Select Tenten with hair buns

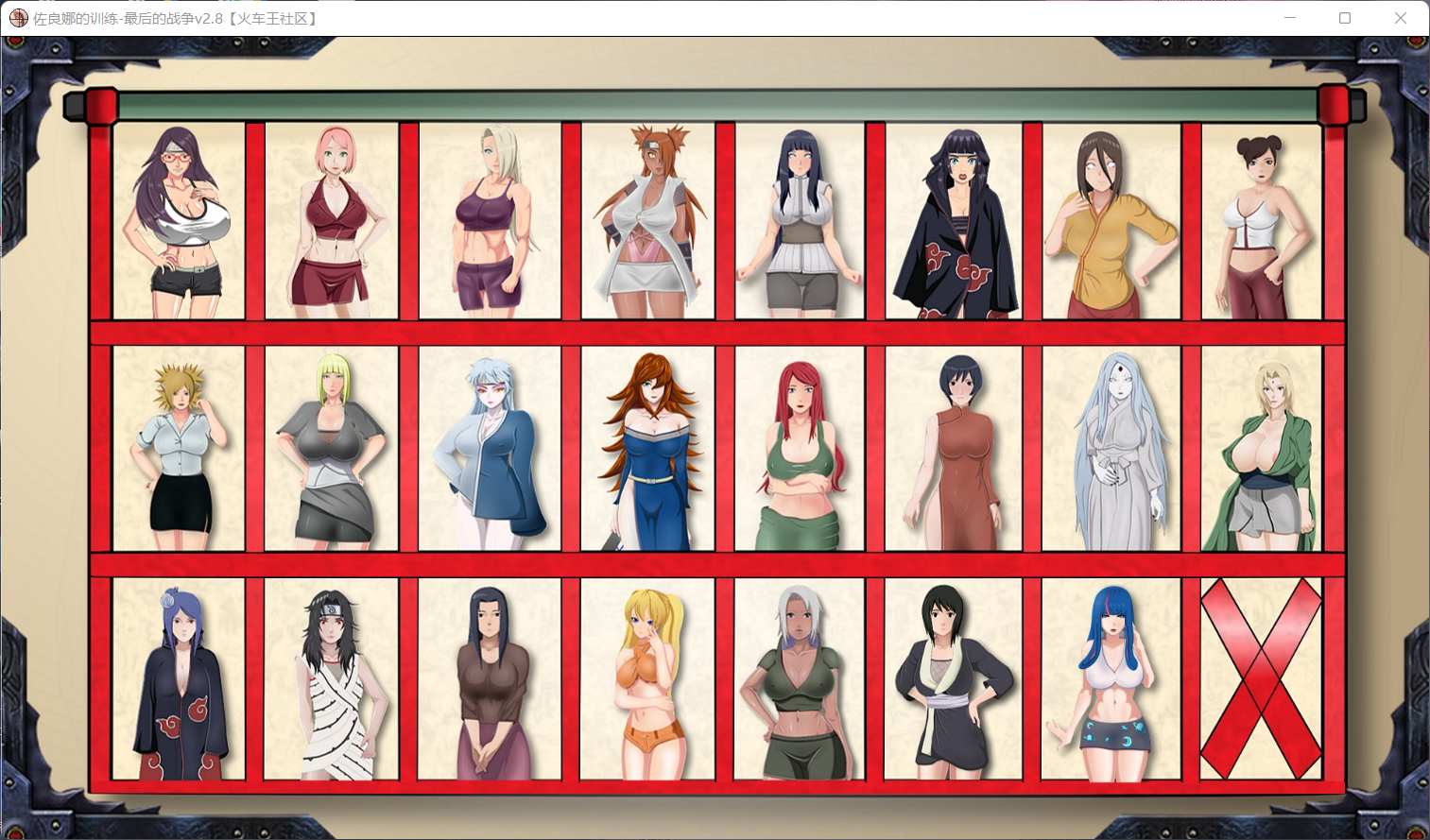pos(1264,222)
